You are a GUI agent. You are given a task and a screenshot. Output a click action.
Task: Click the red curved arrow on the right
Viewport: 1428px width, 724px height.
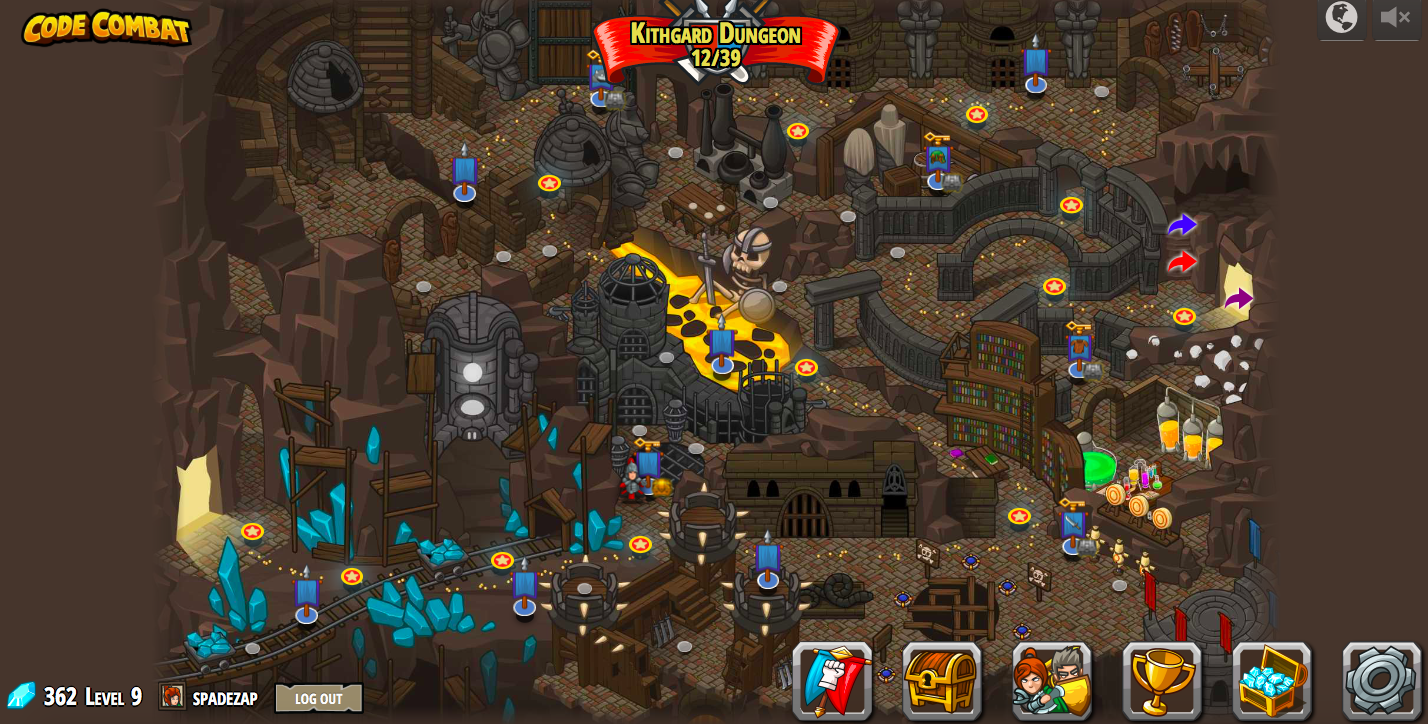[1184, 261]
